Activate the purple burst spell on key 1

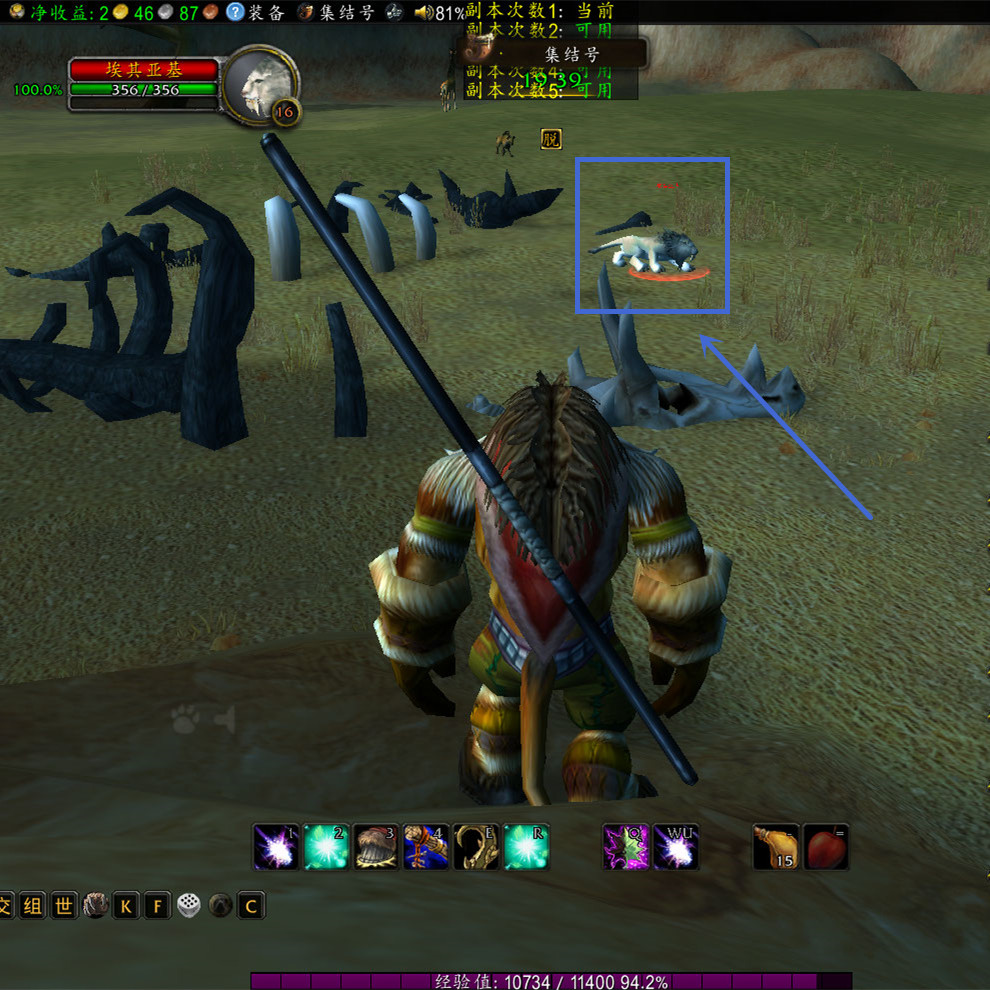coord(276,847)
